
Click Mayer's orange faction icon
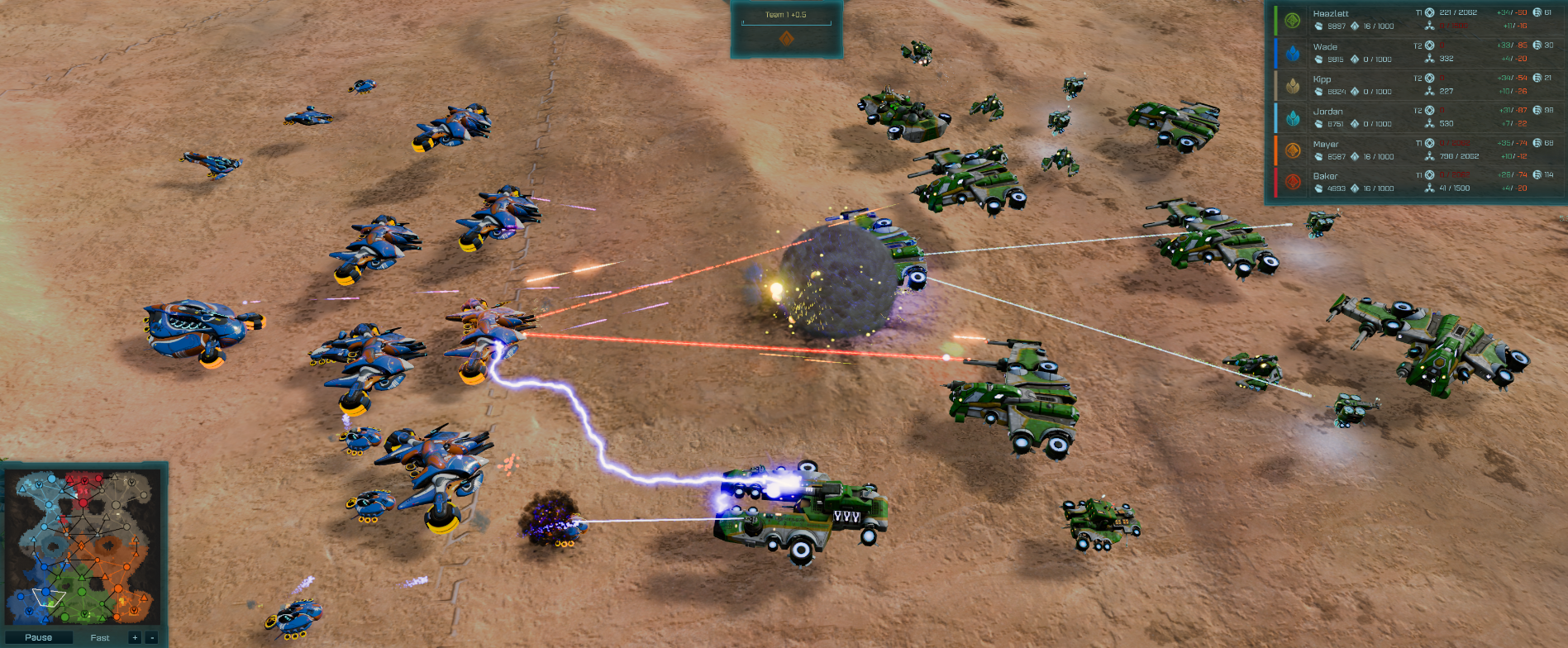pos(1291,149)
